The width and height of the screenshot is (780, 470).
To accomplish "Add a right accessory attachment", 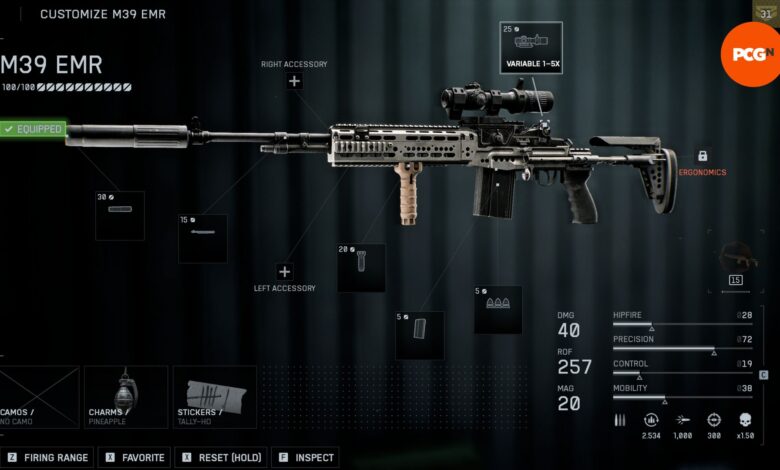I will [294, 81].
